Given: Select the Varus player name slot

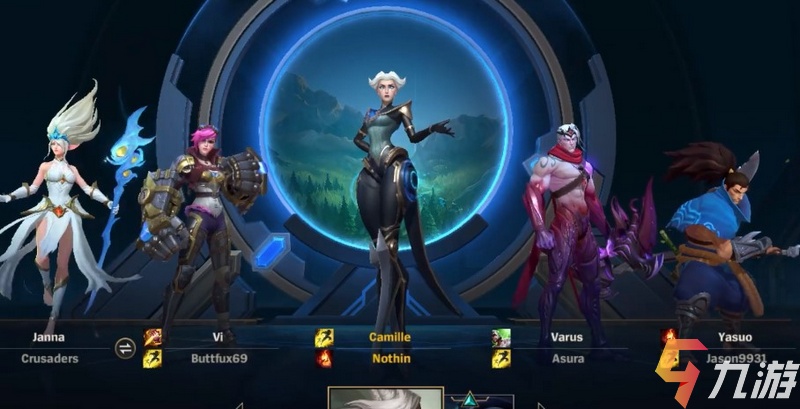Looking at the screenshot, I should click(566, 357).
